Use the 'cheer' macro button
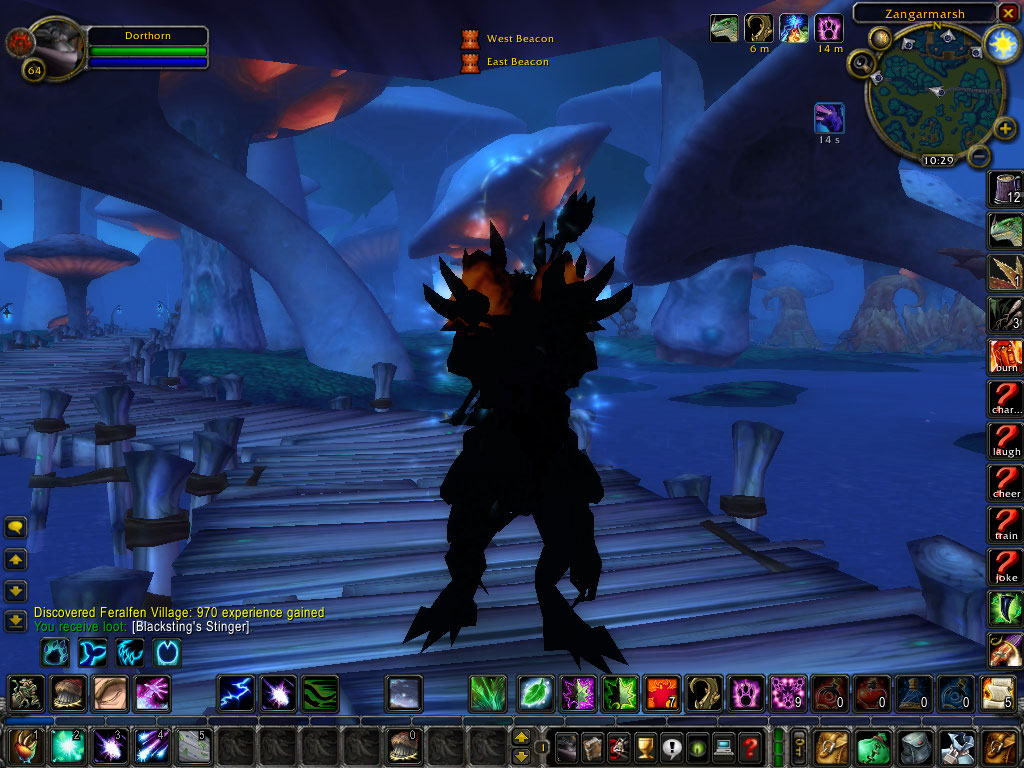This screenshot has height=768, width=1024. [x=1005, y=482]
